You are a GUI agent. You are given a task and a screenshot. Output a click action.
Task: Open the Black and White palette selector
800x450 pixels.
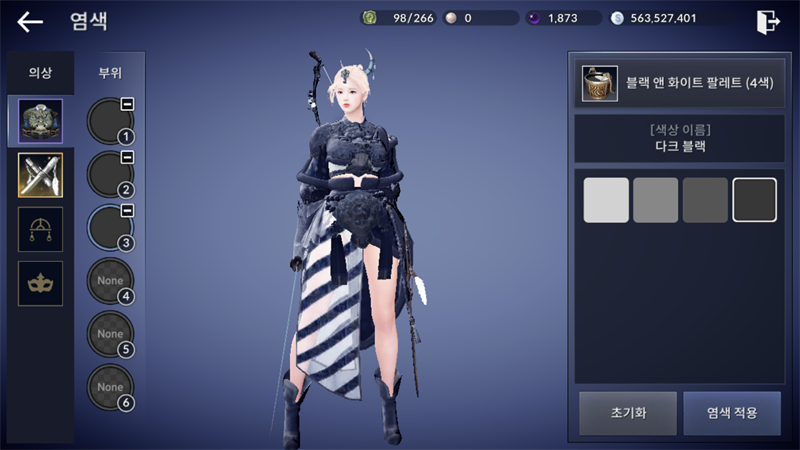pyautogui.click(x=678, y=84)
